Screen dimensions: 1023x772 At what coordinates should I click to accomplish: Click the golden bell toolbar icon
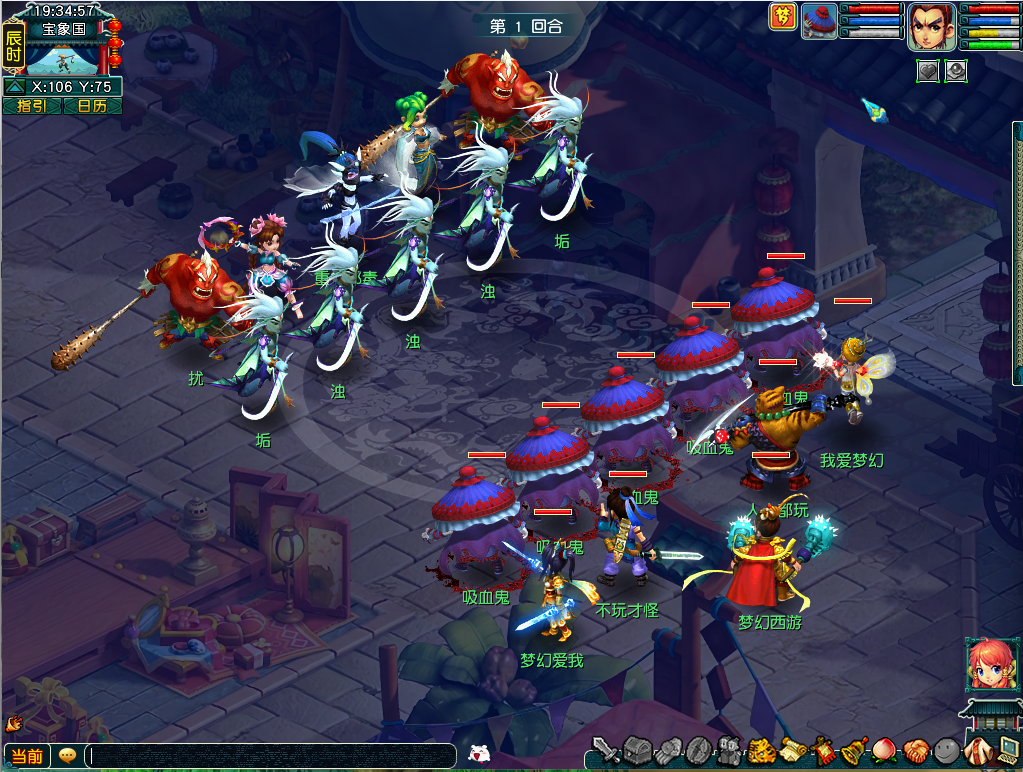[x=853, y=750]
